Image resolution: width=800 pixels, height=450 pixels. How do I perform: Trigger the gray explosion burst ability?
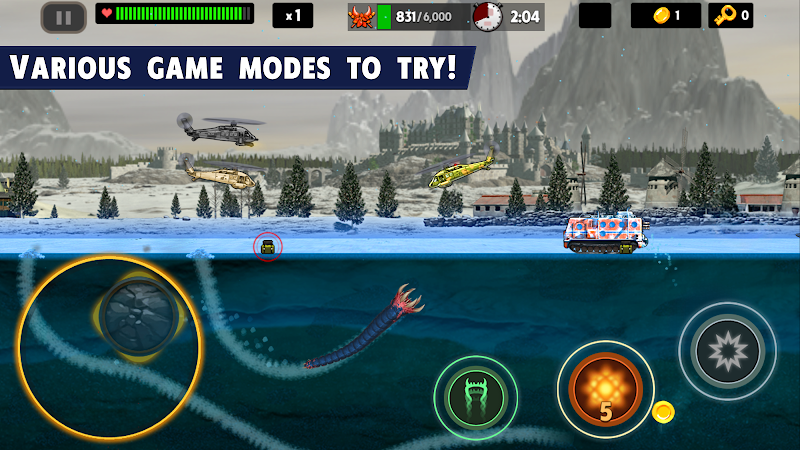[727, 351]
